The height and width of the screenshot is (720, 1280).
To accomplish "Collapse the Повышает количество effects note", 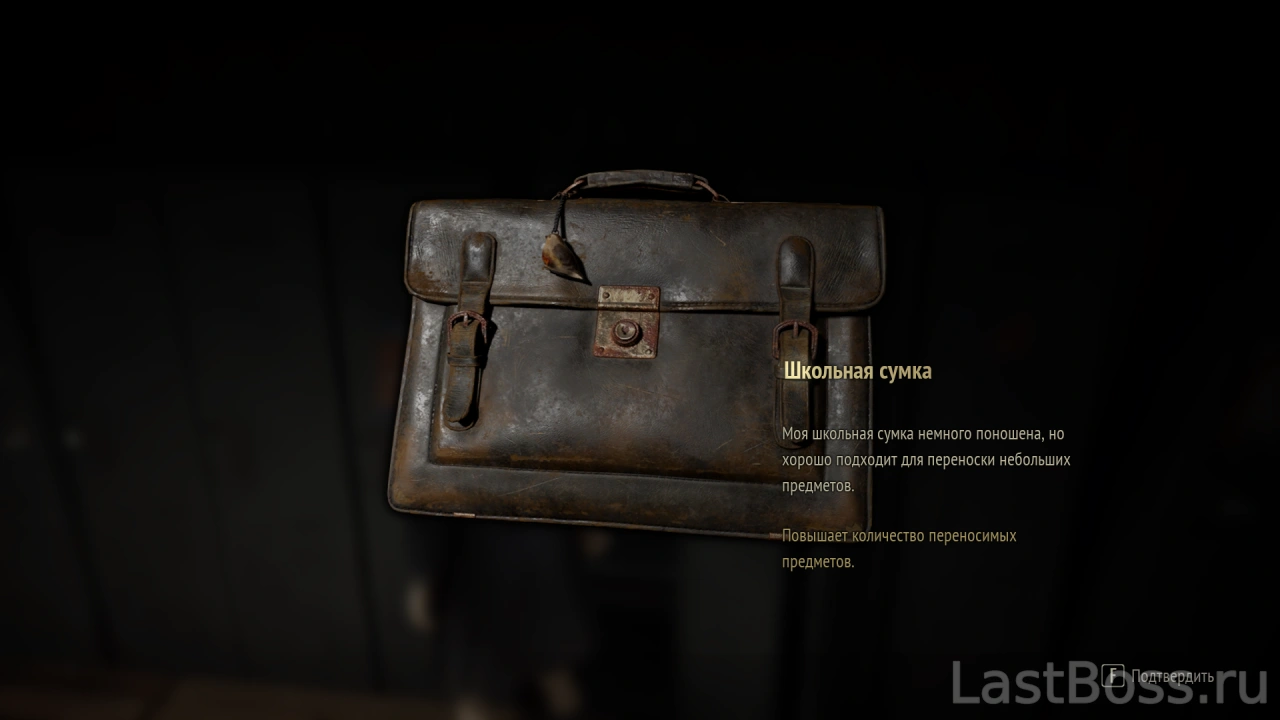I will point(899,547).
